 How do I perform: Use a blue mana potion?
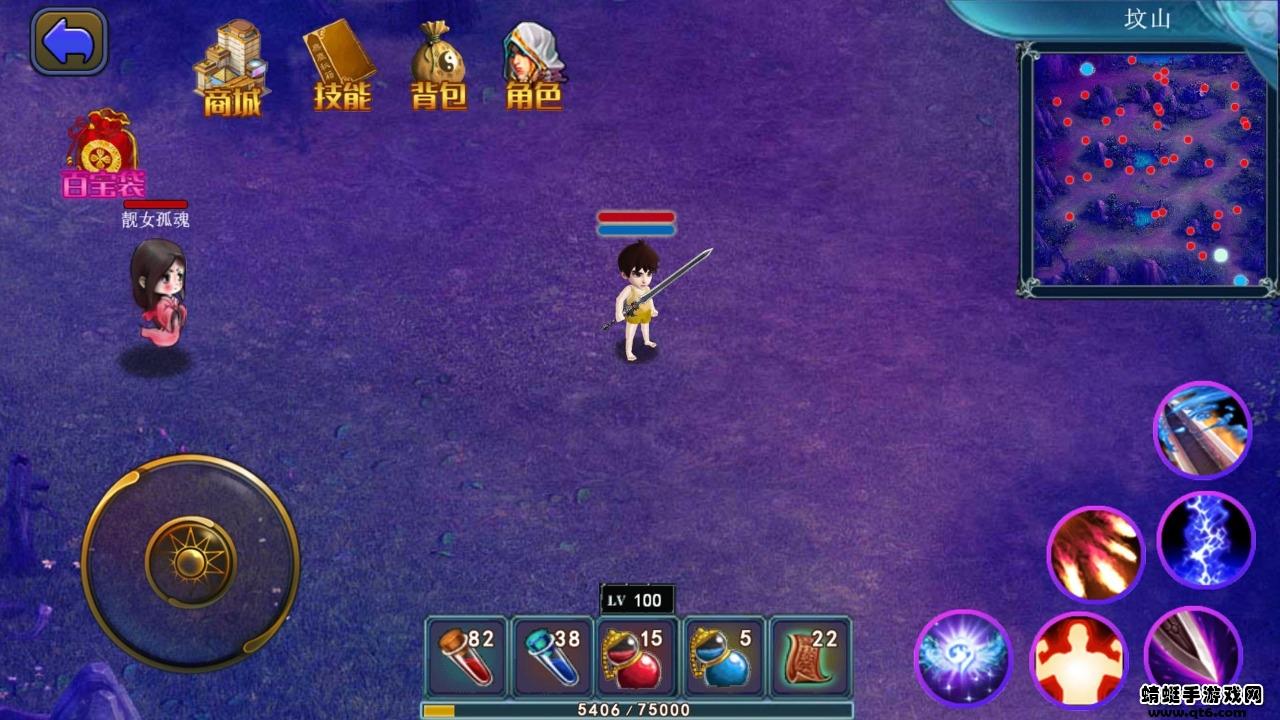(x=550, y=655)
